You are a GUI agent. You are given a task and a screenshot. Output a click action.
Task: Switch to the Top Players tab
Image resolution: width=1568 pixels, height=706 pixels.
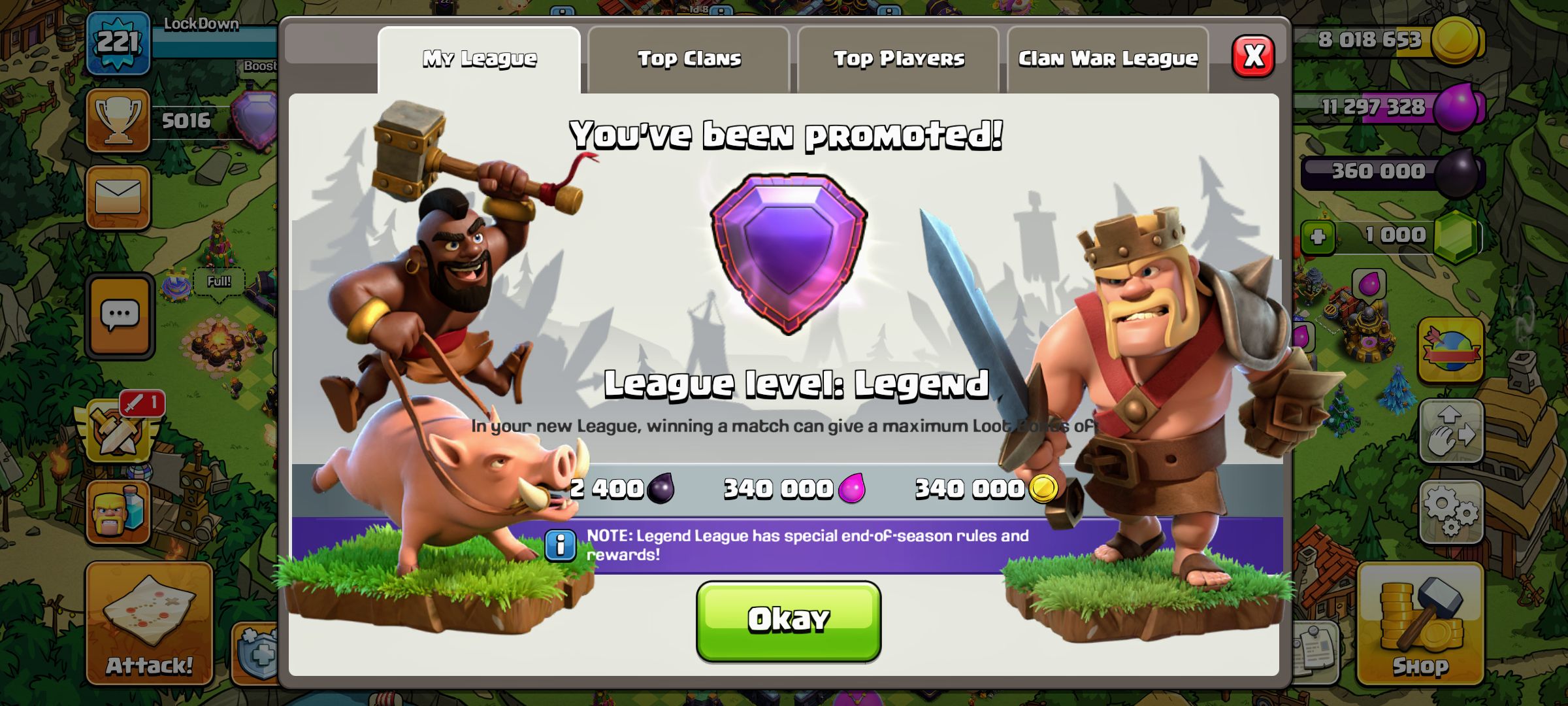coord(898,58)
